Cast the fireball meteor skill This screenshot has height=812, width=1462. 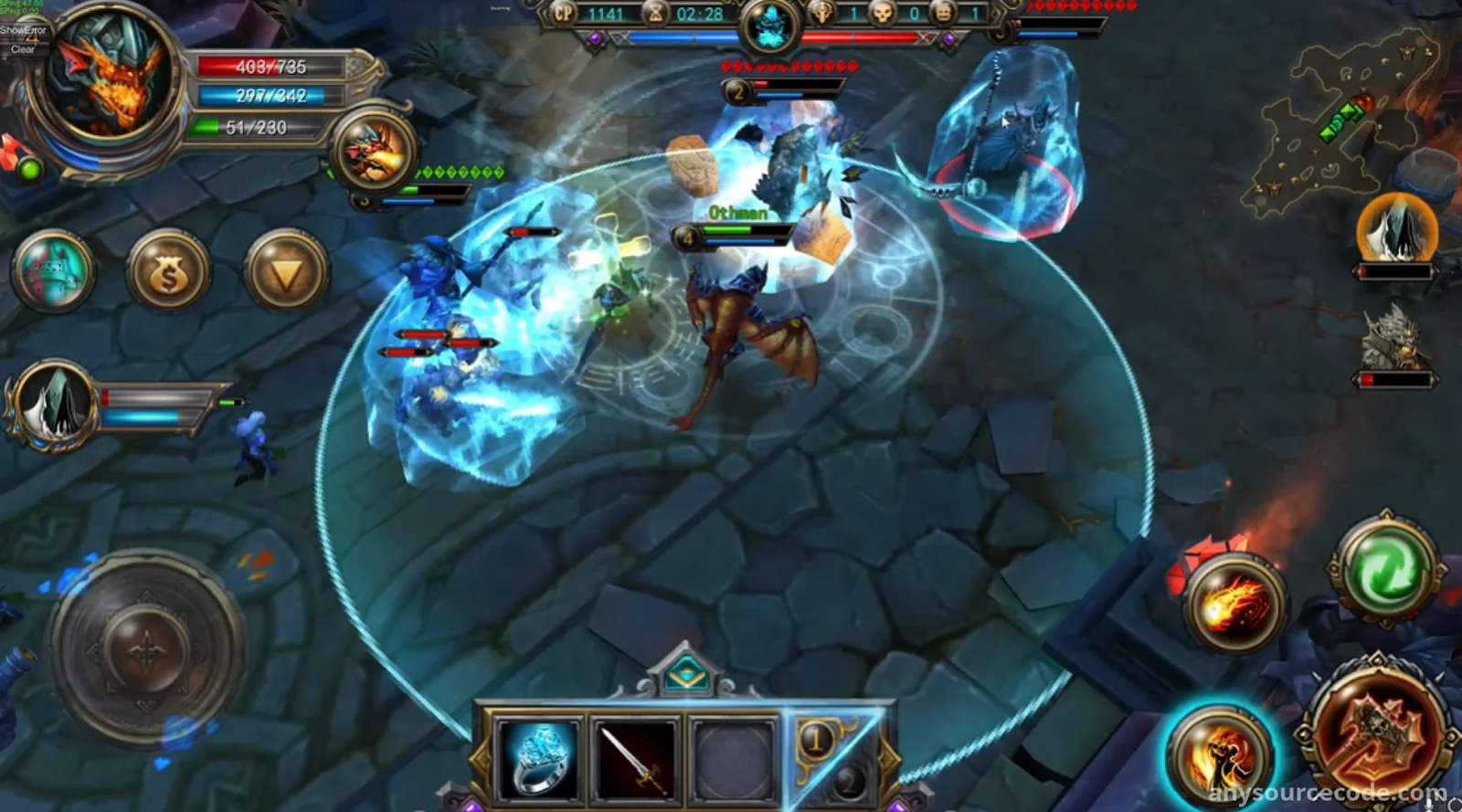pyautogui.click(x=1234, y=603)
